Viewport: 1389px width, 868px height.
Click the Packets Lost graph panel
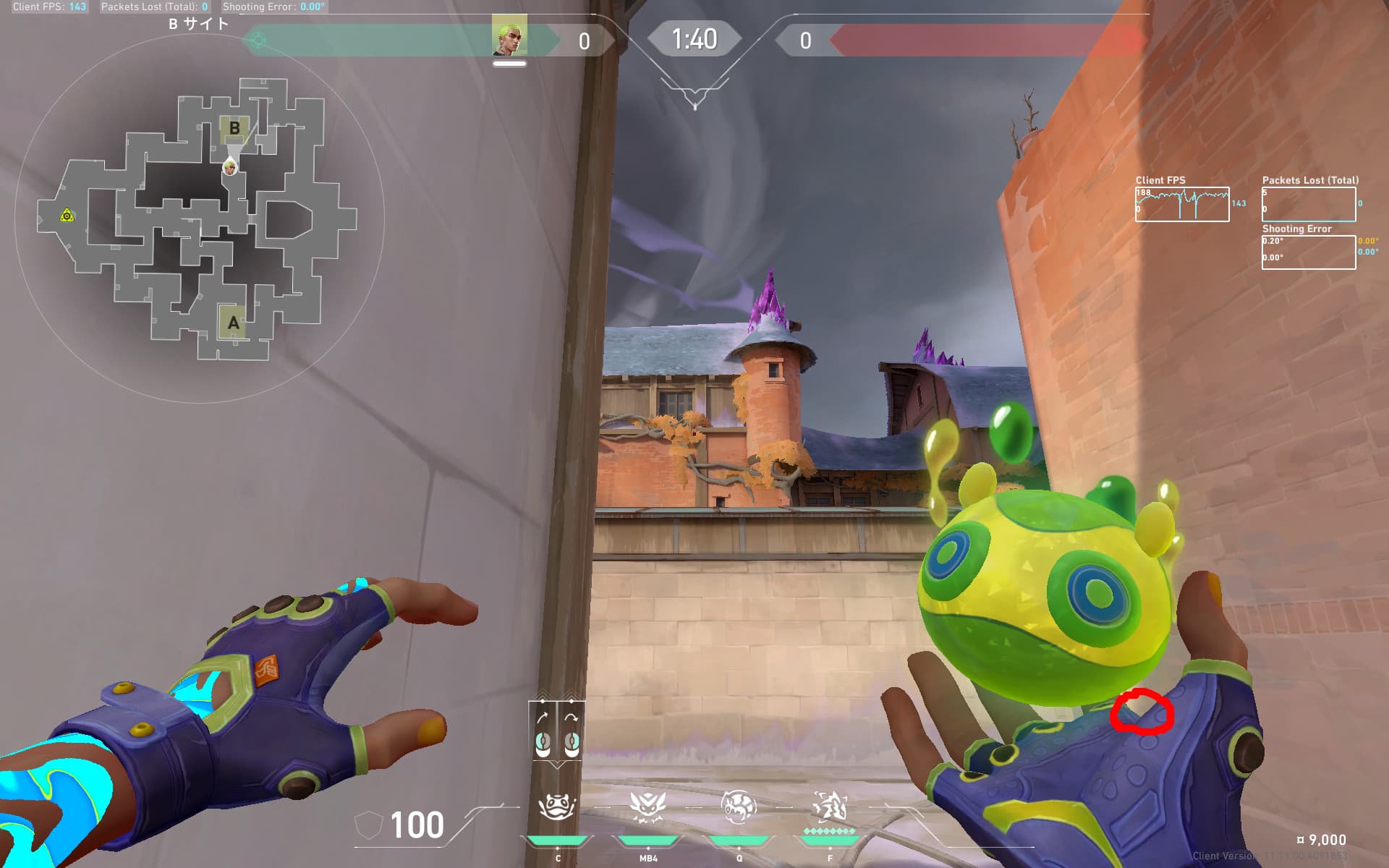pyautogui.click(x=1308, y=205)
